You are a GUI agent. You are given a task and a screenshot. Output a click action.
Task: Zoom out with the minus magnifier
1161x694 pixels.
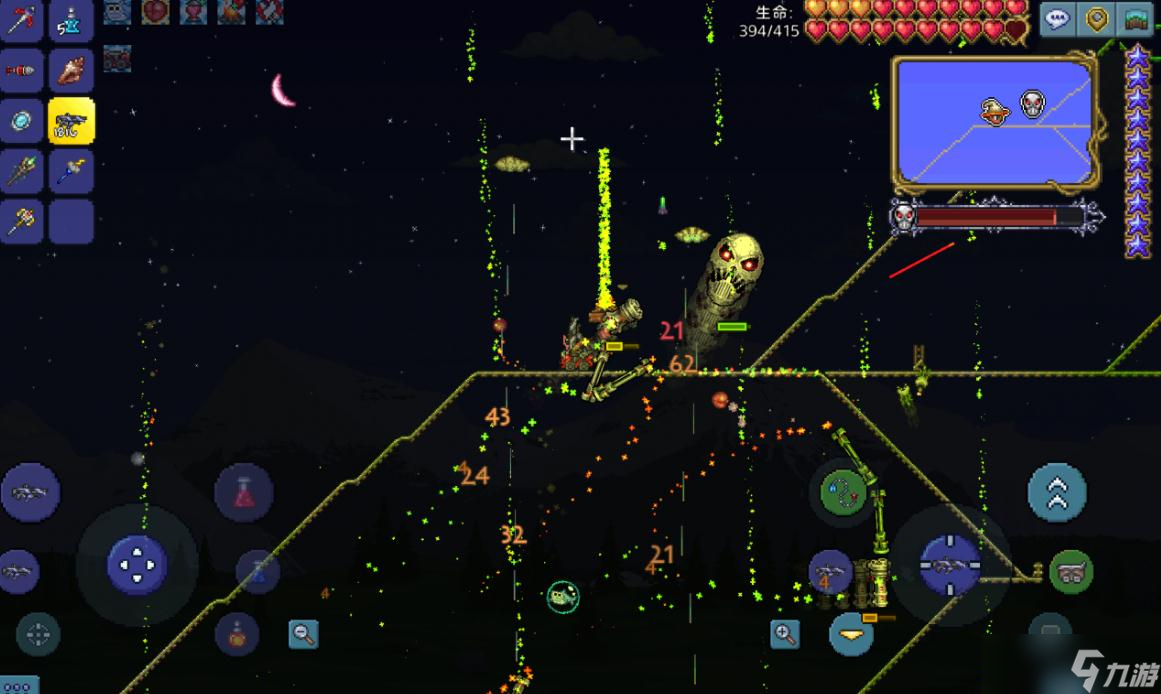(303, 632)
